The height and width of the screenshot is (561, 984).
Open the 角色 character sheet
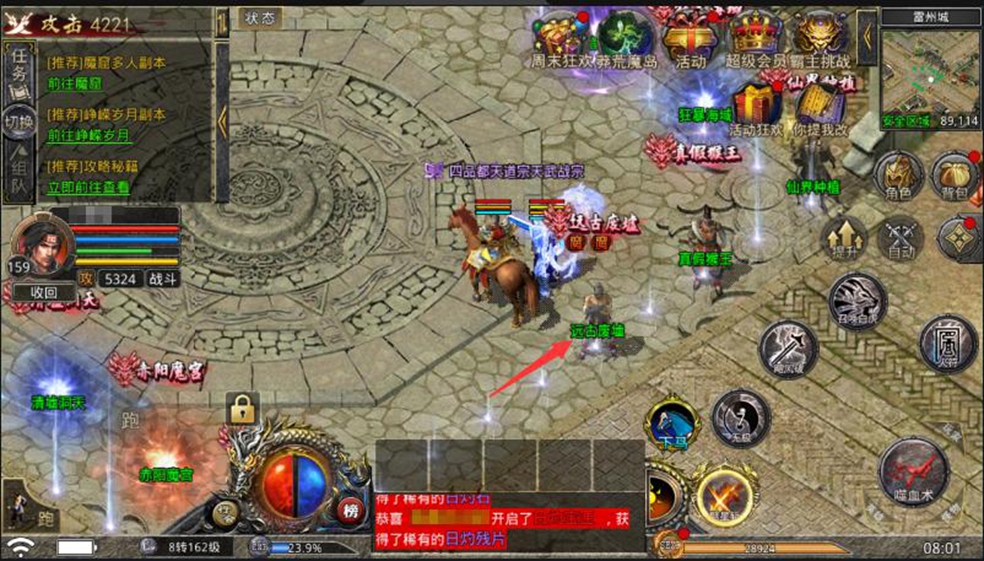[x=899, y=176]
